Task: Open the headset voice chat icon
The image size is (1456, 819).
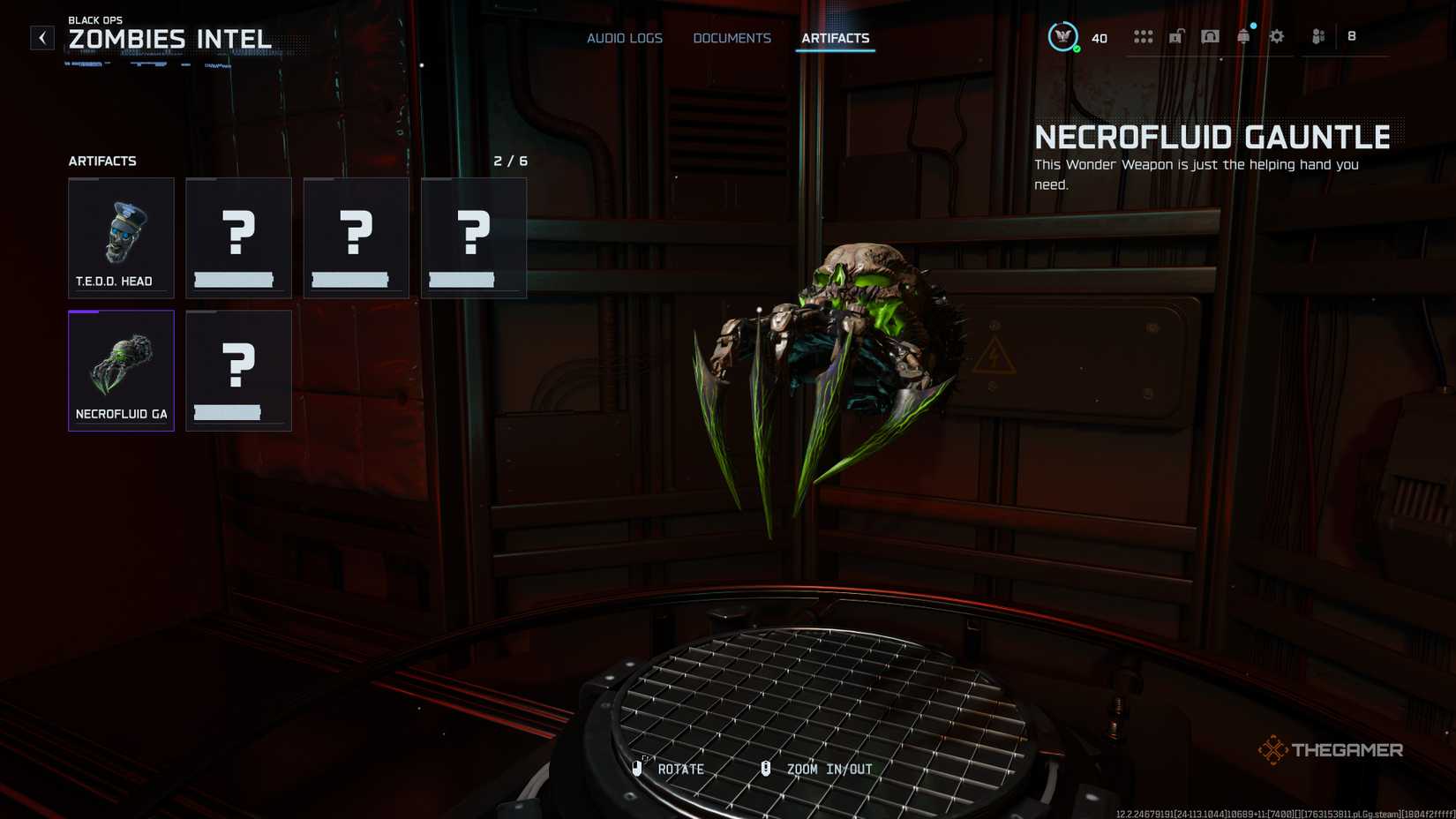Action: 1210,37
